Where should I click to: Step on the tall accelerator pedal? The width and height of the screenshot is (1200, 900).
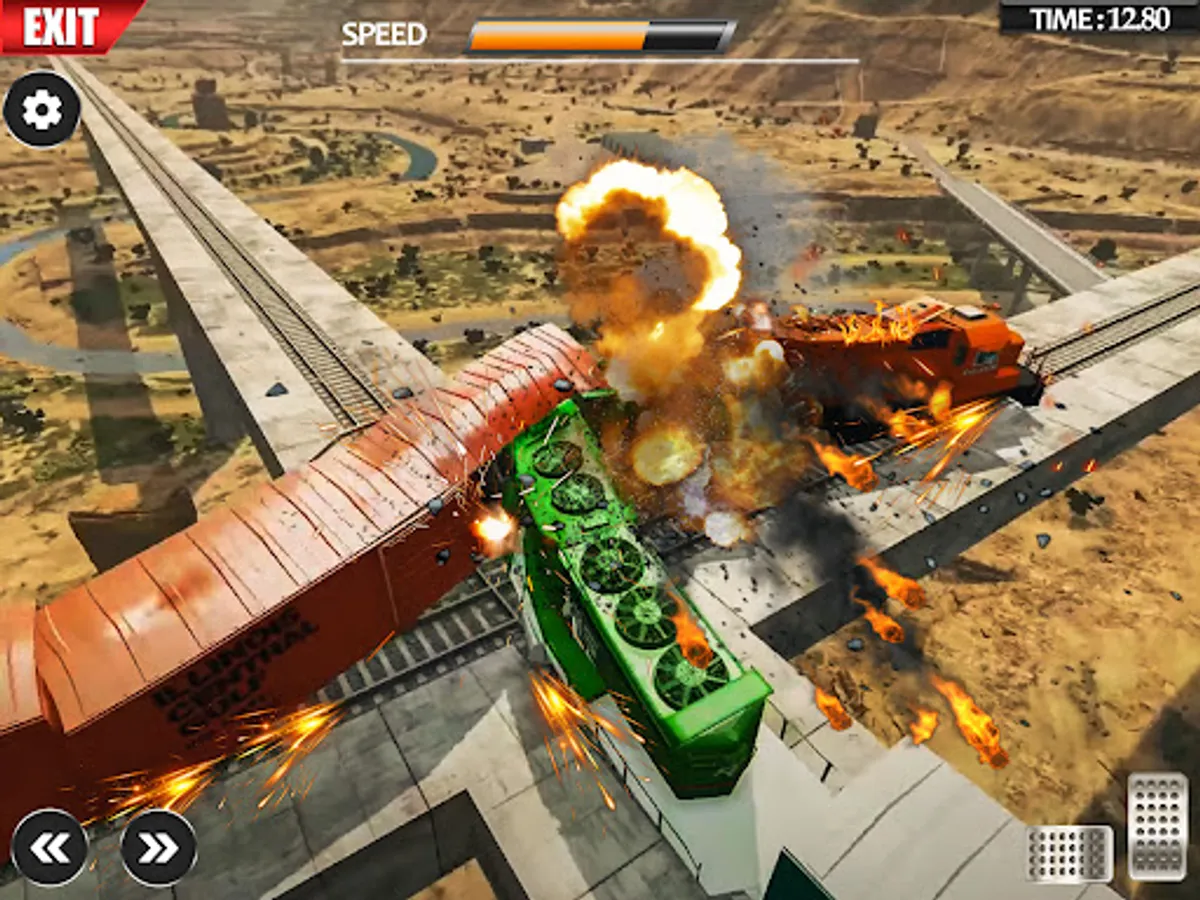(x=1157, y=825)
